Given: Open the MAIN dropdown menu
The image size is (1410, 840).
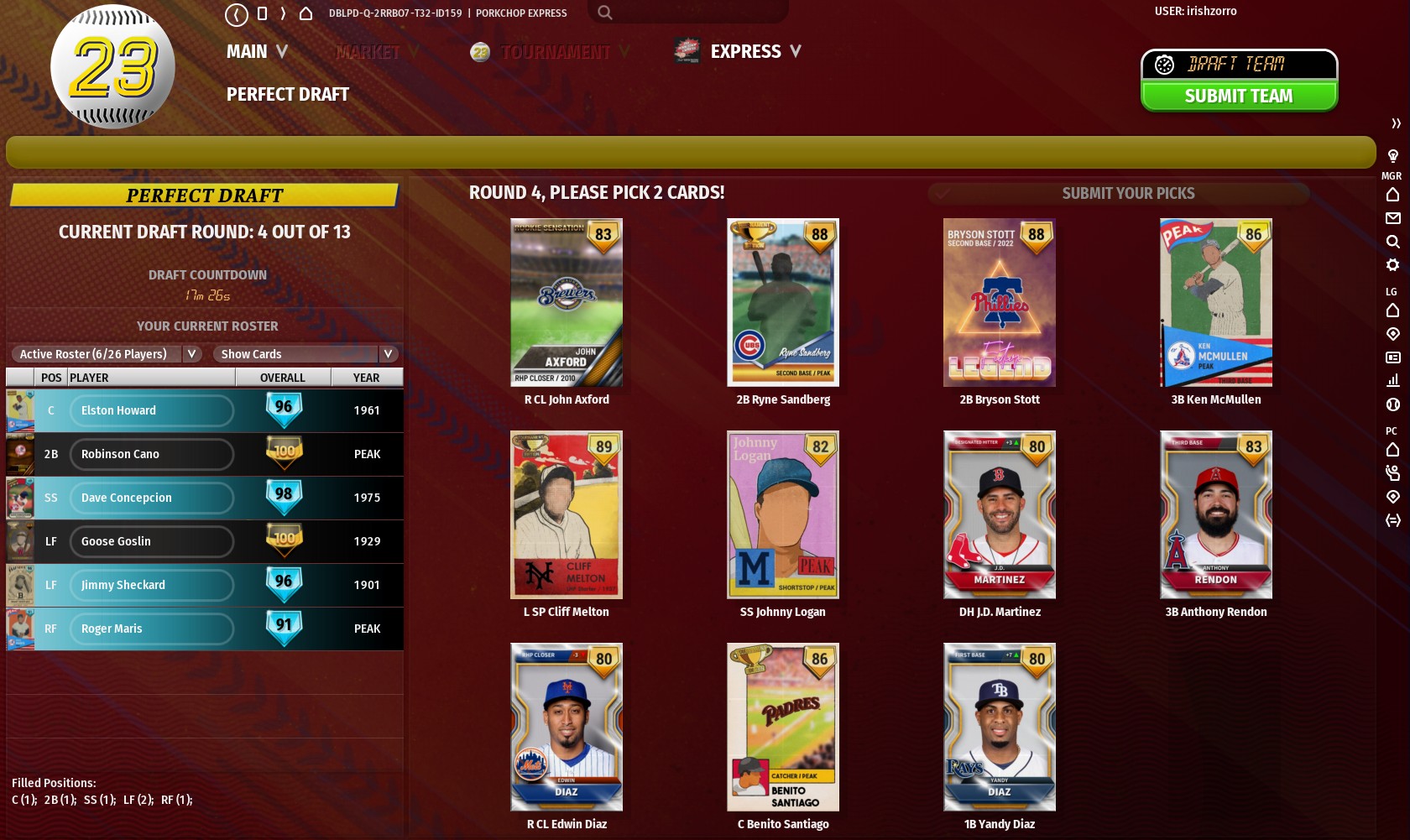Looking at the screenshot, I should pos(257,52).
